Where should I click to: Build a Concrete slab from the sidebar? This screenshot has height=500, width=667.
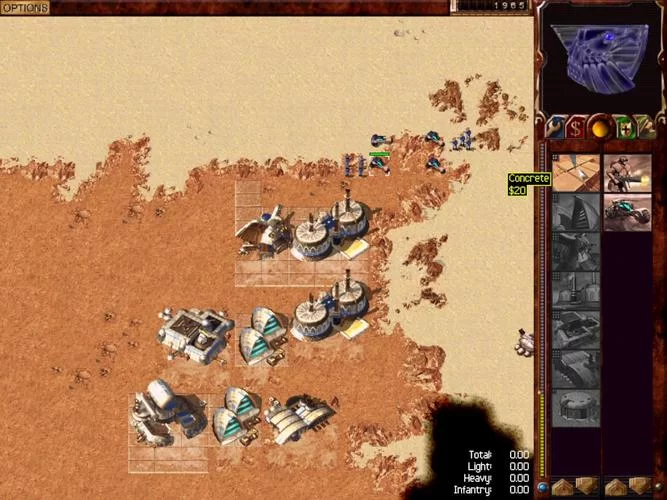click(576, 172)
